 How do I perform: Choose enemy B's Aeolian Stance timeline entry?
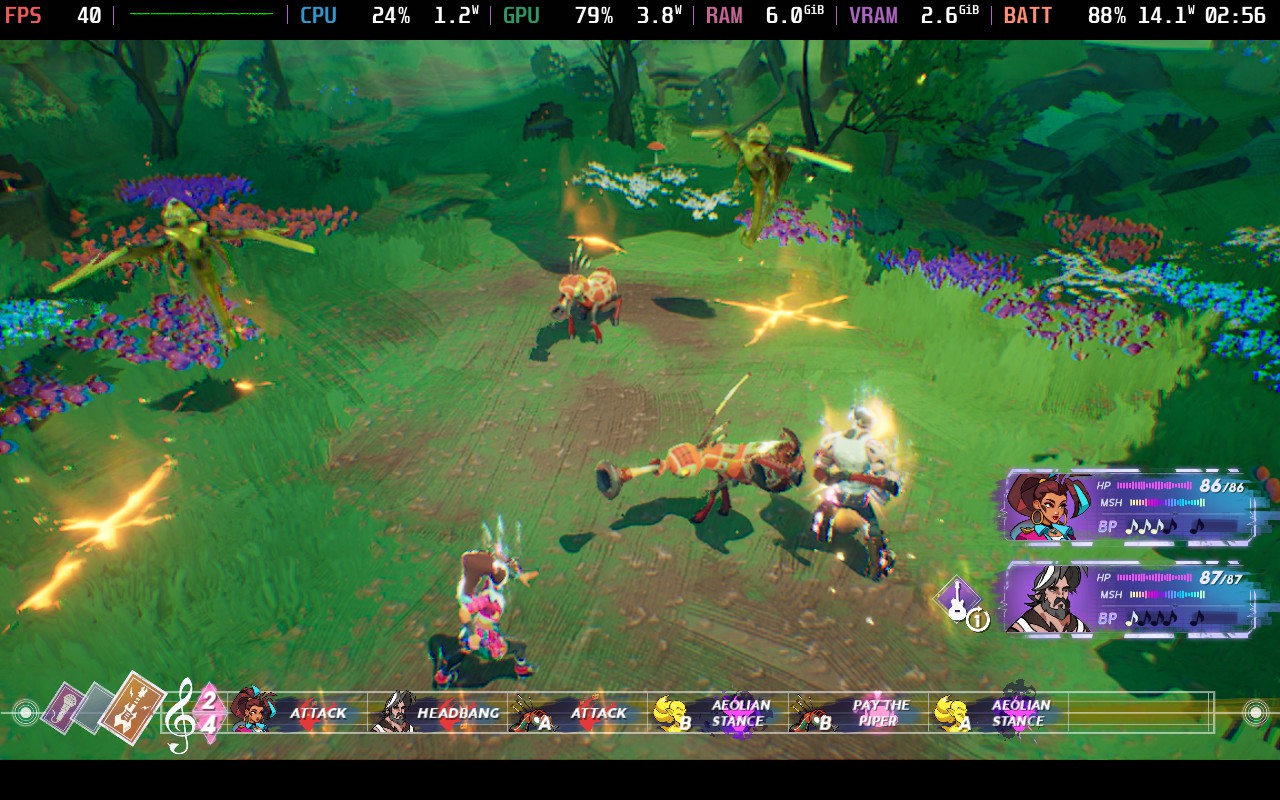[x=717, y=713]
